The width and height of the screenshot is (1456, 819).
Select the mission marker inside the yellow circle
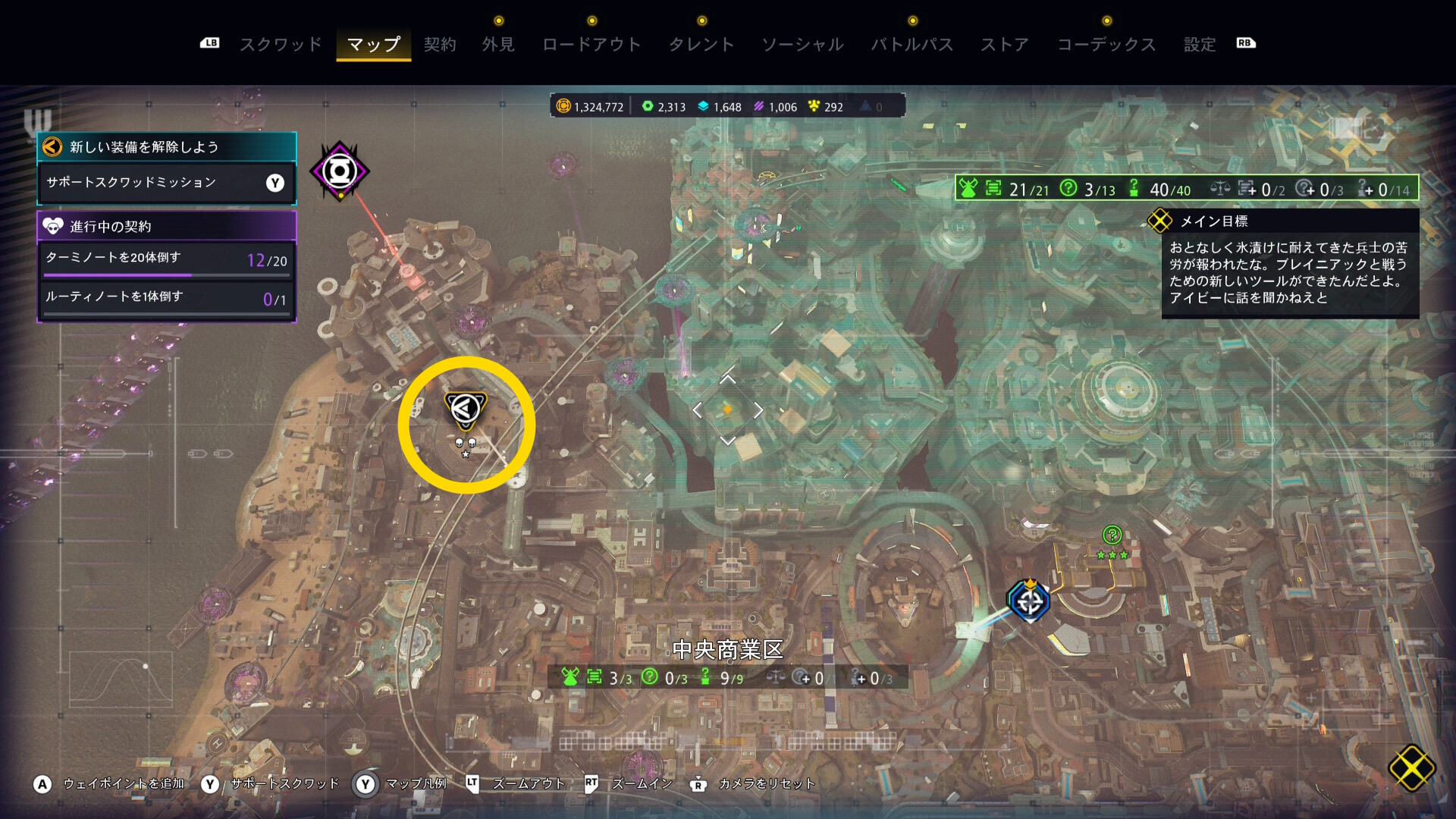click(x=465, y=409)
